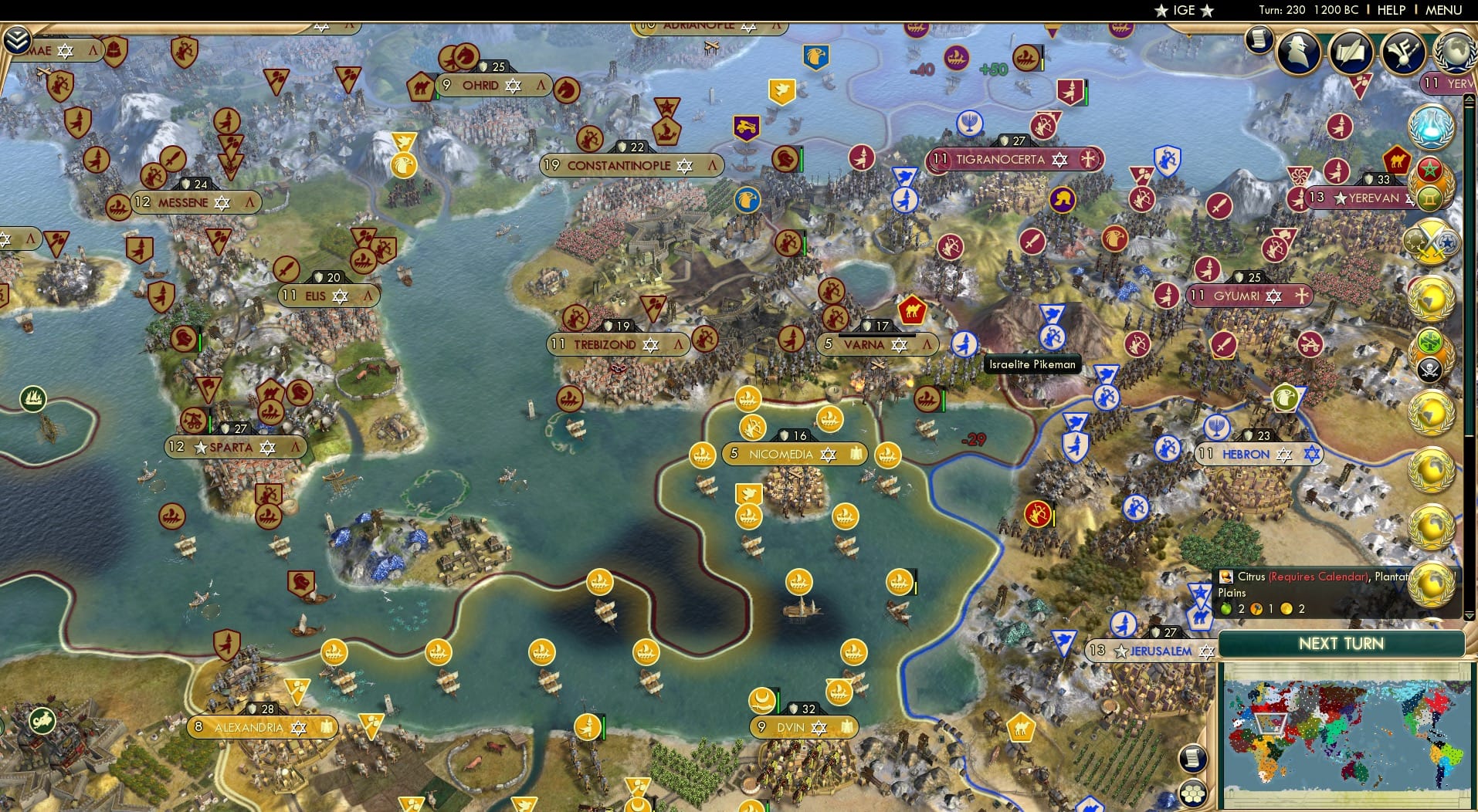Open the Tourism overview icon
Screen dimensions: 1478x812
(1402, 52)
